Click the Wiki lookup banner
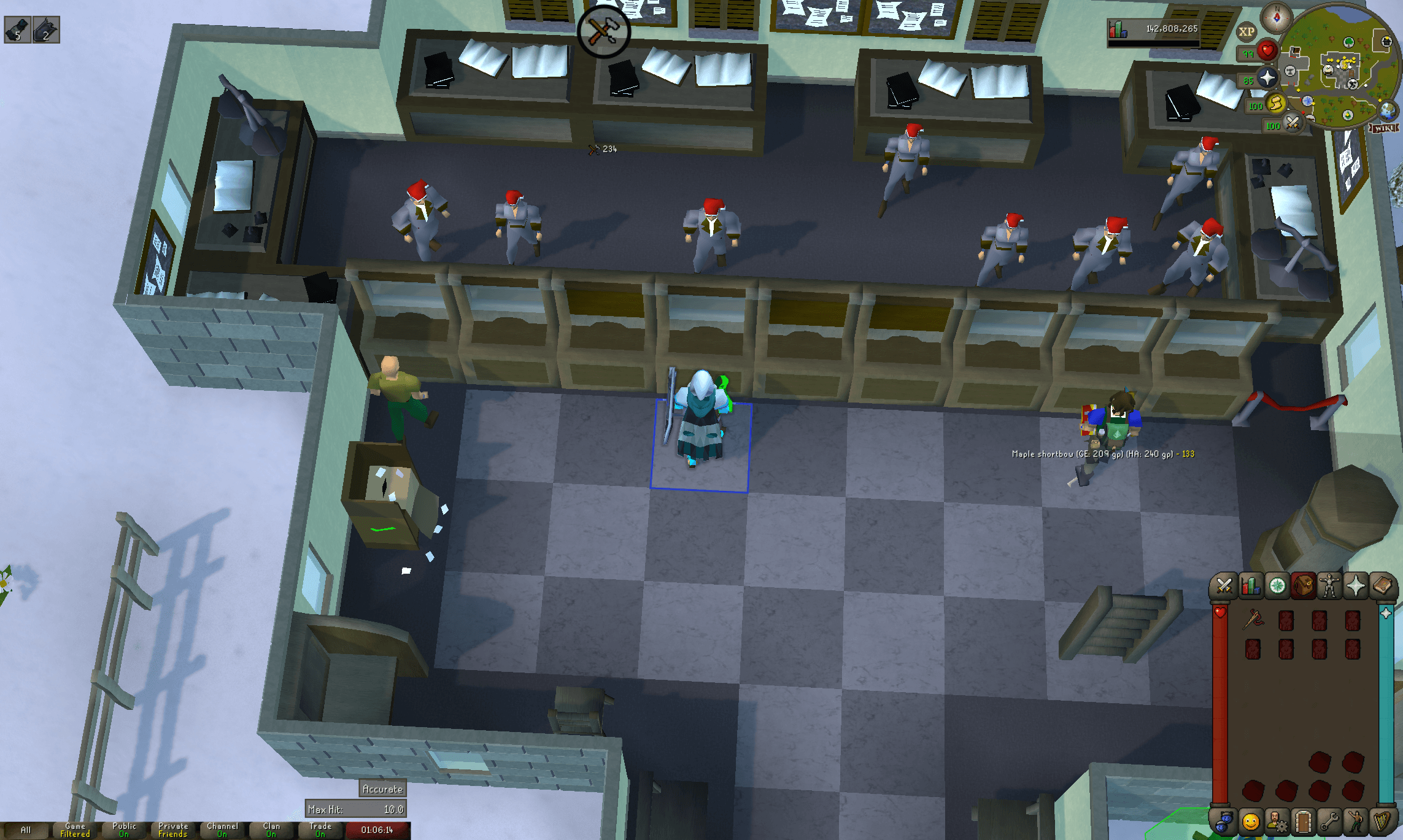The height and width of the screenshot is (840, 1403). tap(1383, 129)
